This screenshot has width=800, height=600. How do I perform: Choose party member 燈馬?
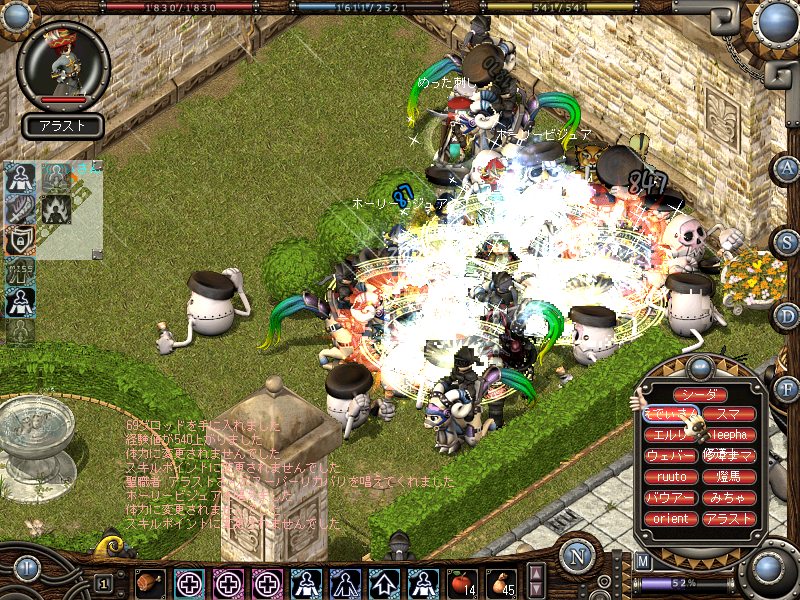tap(728, 477)
